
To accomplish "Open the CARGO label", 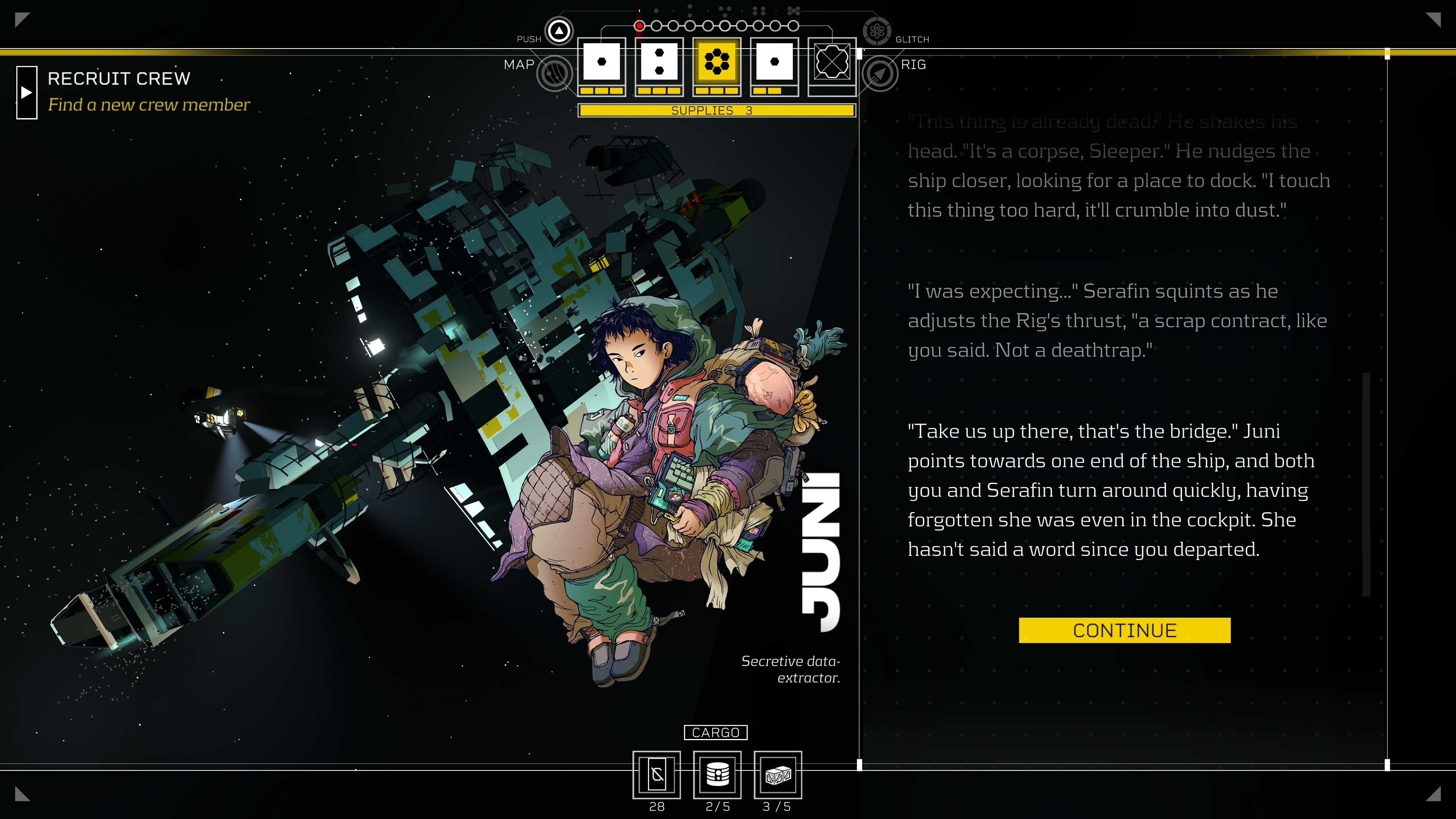I will point(715,733).
